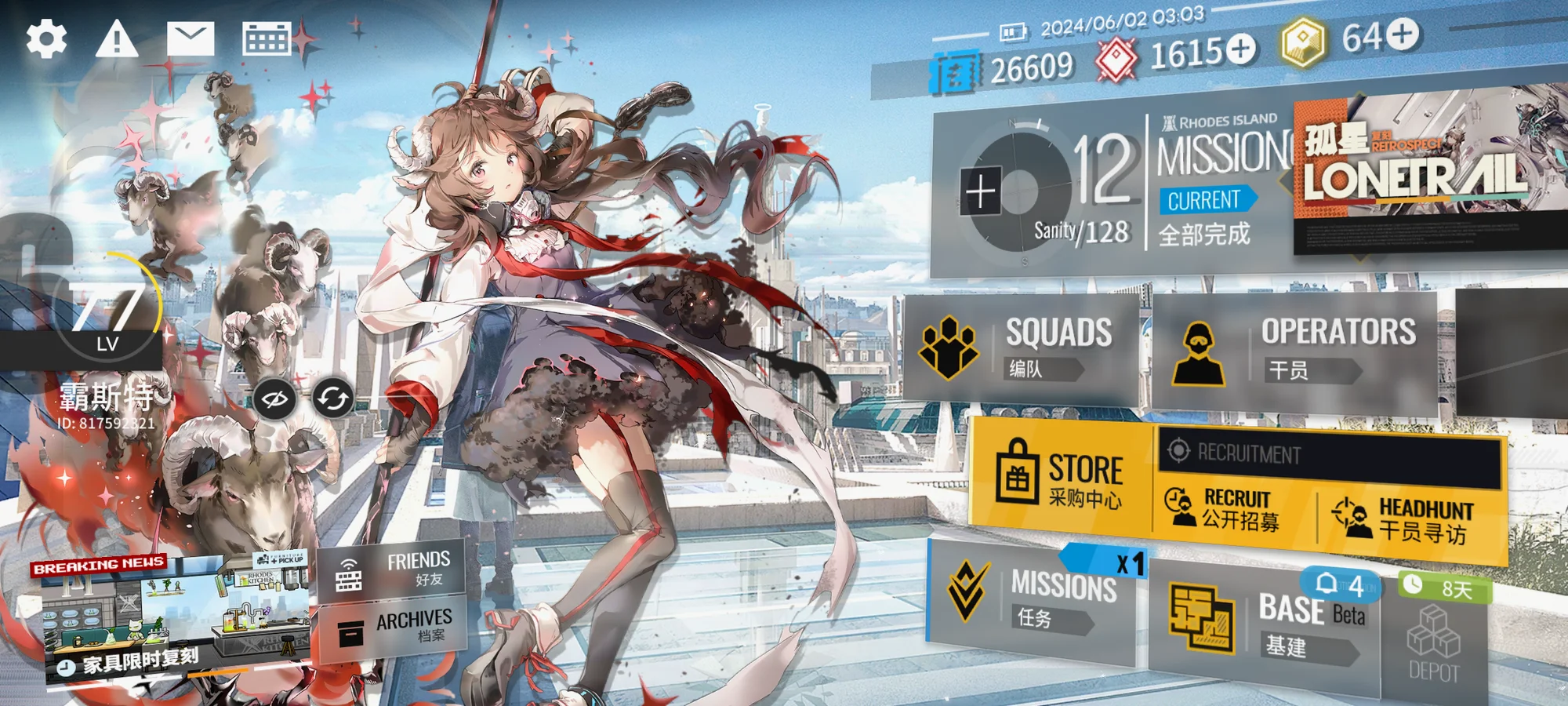Add Orundum using the plus button
The height and width of the screenshot is (706, 1568).
pos(1240,49)
